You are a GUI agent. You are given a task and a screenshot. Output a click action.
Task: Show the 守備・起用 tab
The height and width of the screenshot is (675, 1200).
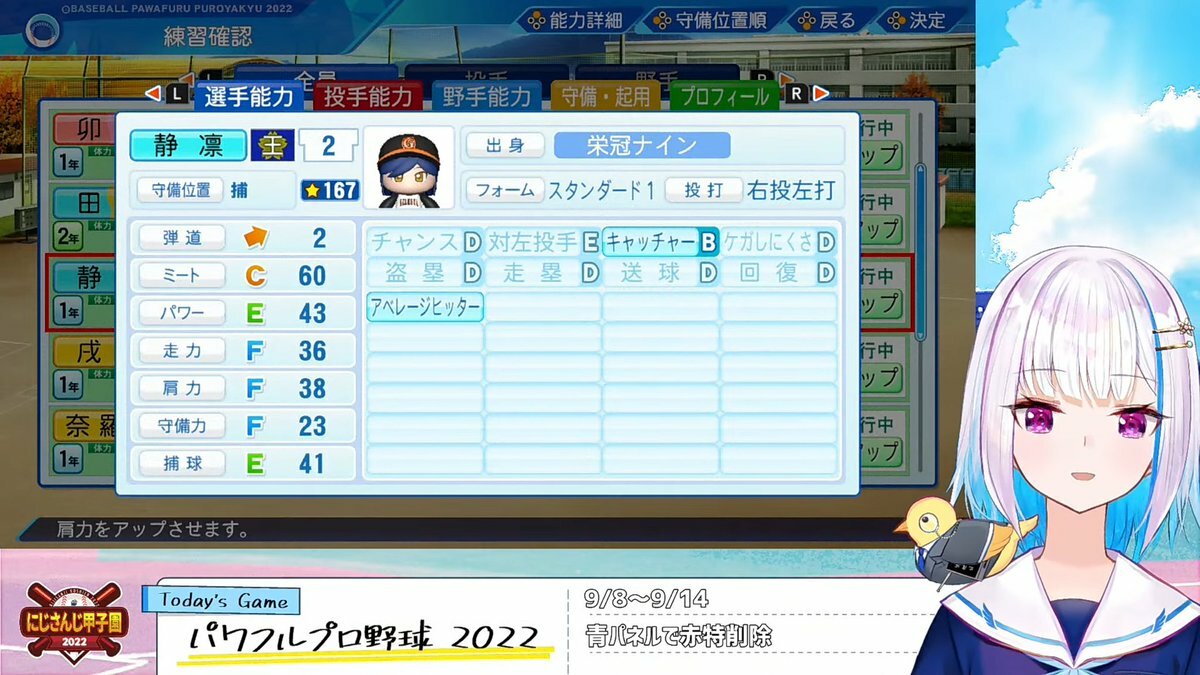(605, 96)
